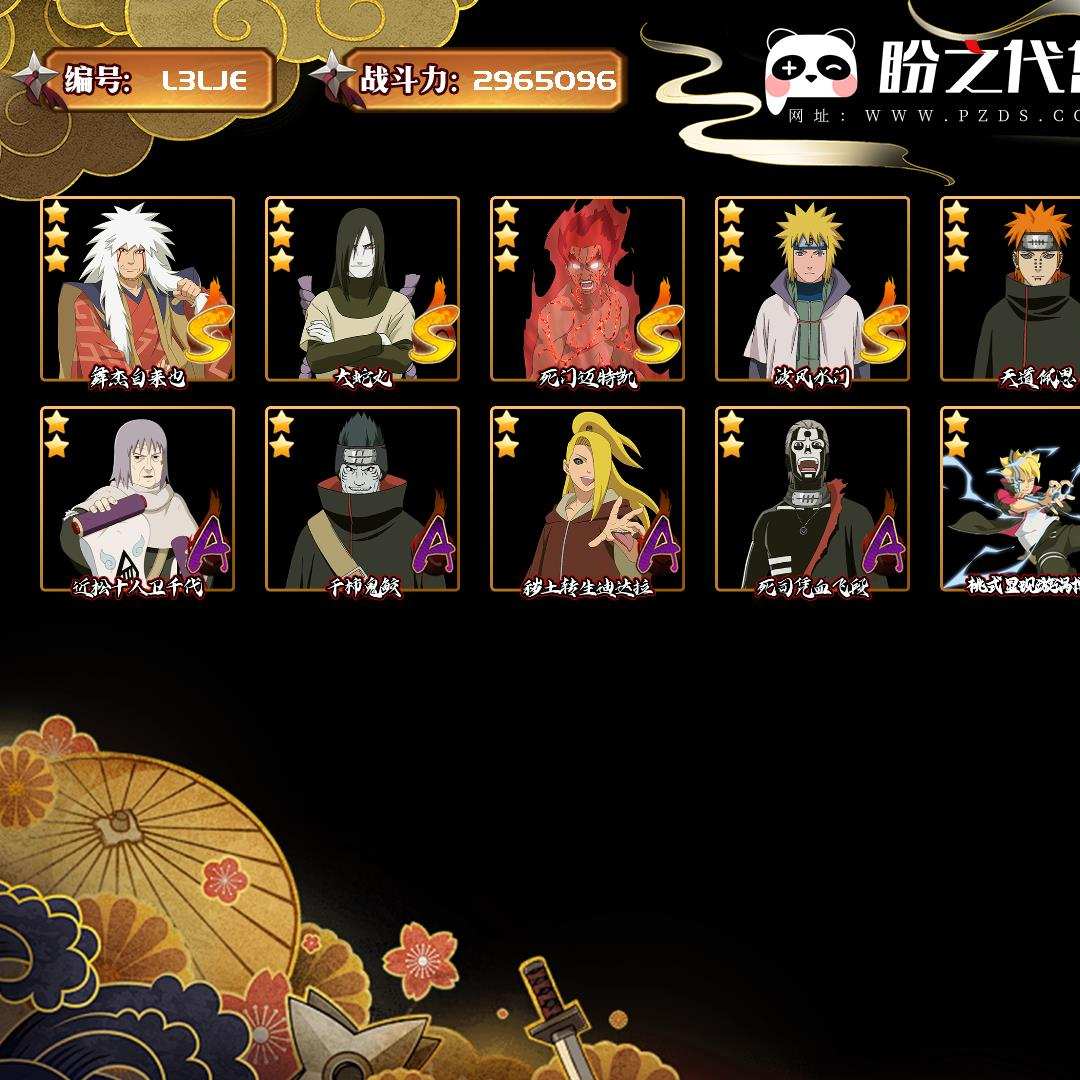The width and height of the screenshot is (1080, 1080).
Task: Choose the Kisame (干柿鬼鲛) card
Action: click(x=362, y=499)
